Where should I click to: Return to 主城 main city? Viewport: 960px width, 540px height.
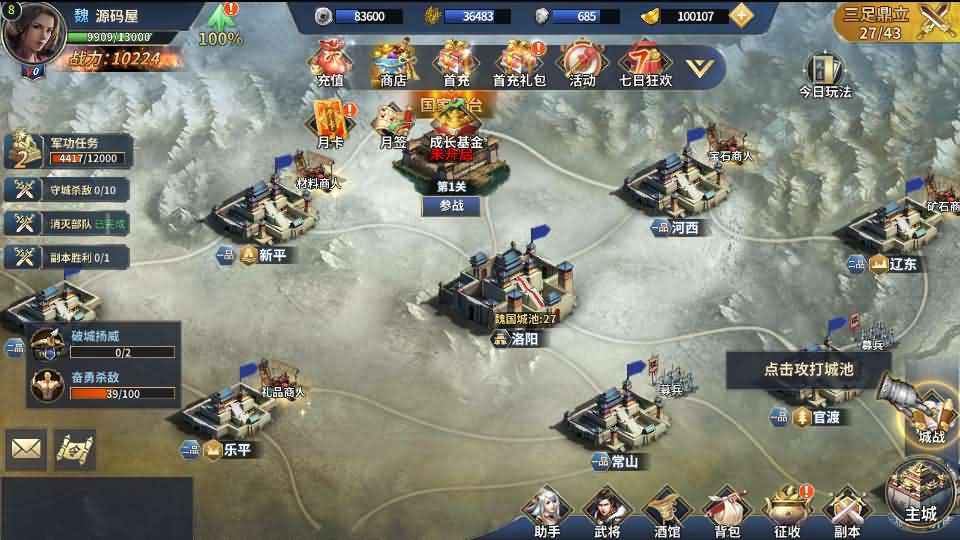(x=920, y=495)
